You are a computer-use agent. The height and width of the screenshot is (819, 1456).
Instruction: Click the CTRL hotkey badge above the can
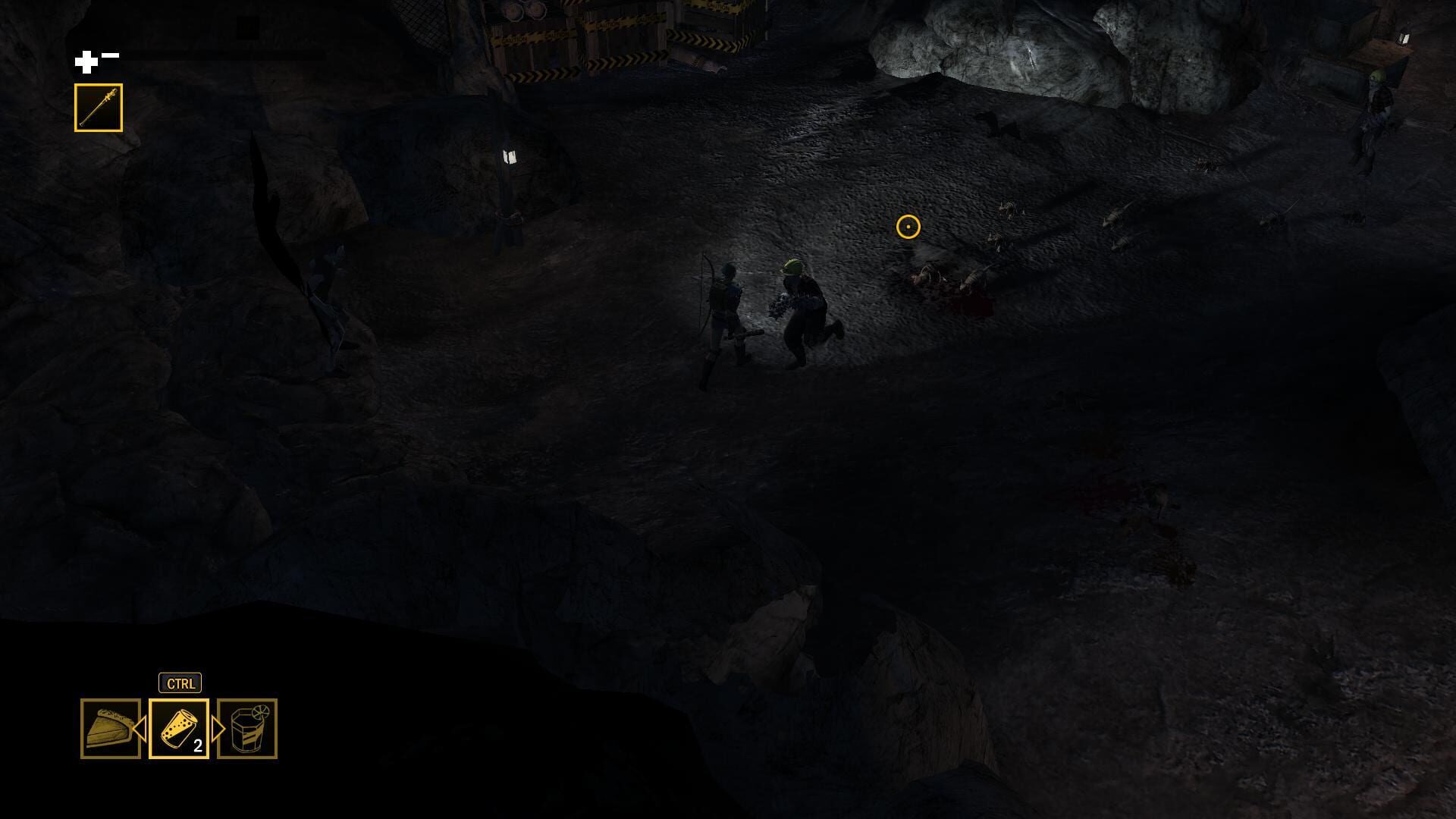[180, 682]
